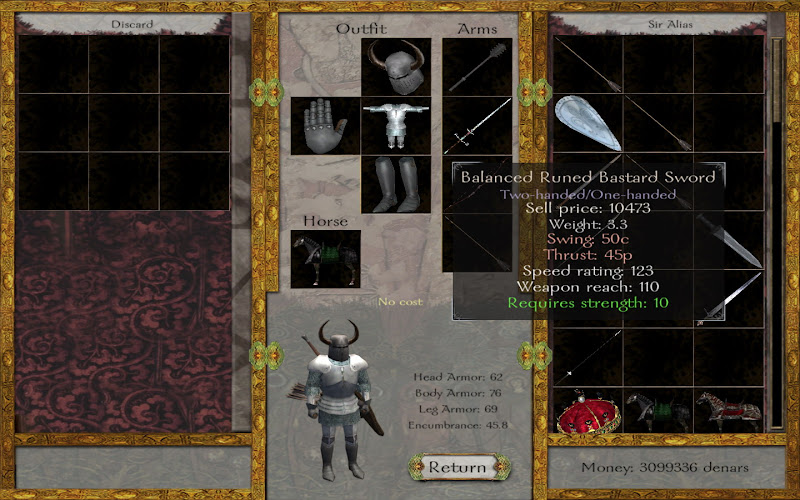Image resolution: width=800 pixels, height=500 pixels.
Task: Select the equipped steel boots slot
Action: coord(396,184)
